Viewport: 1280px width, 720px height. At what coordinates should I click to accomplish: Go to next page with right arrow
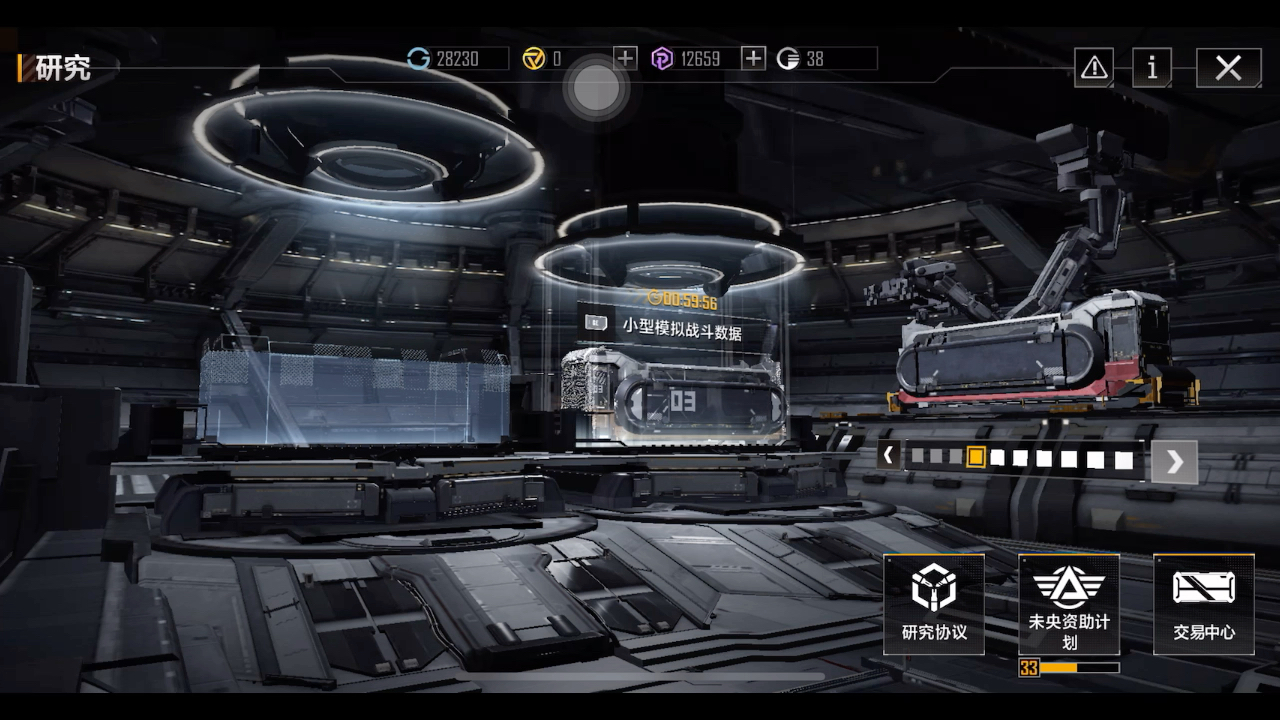coord(1174,461)
